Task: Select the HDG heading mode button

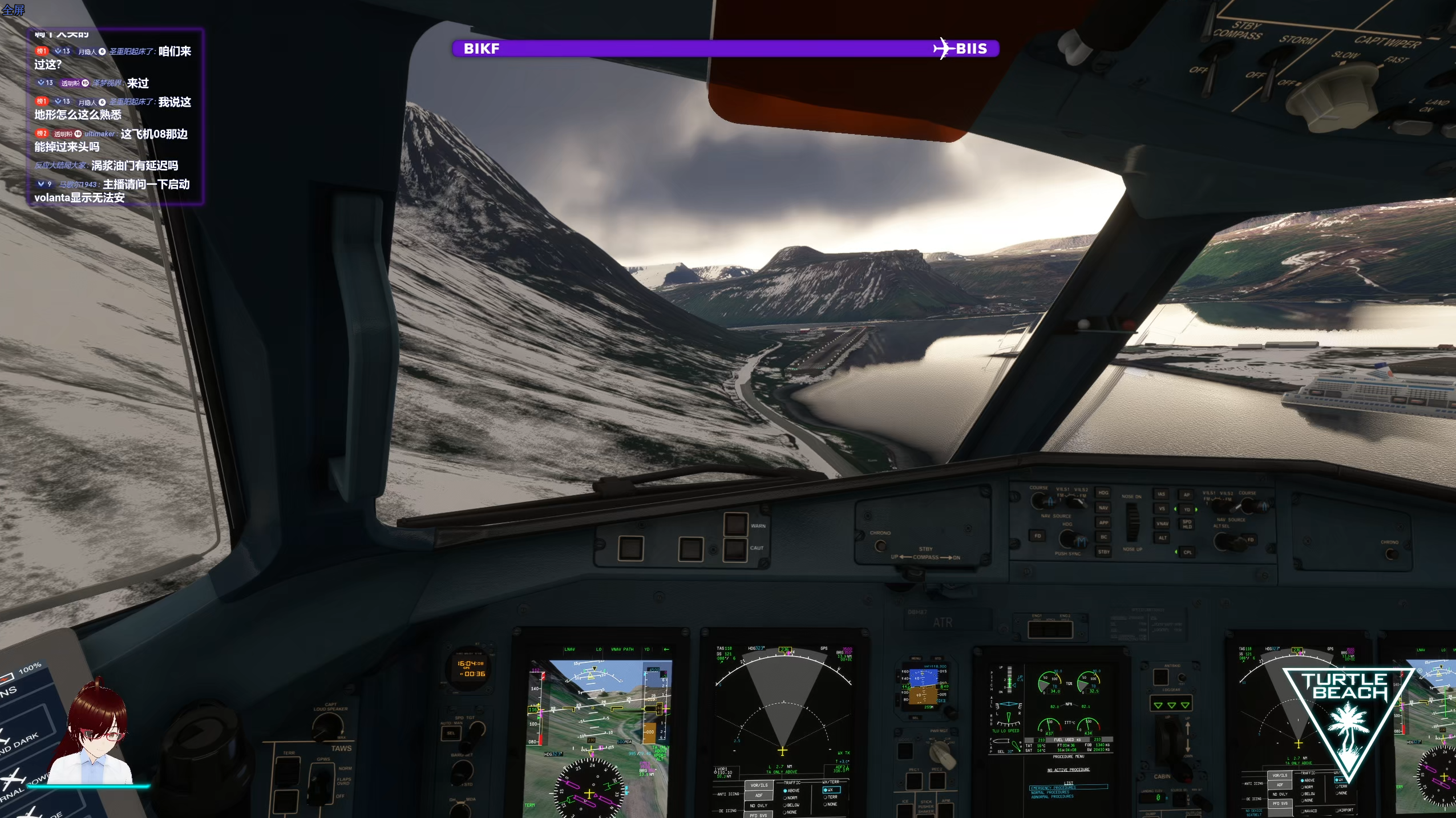Action: (1103, 493)
